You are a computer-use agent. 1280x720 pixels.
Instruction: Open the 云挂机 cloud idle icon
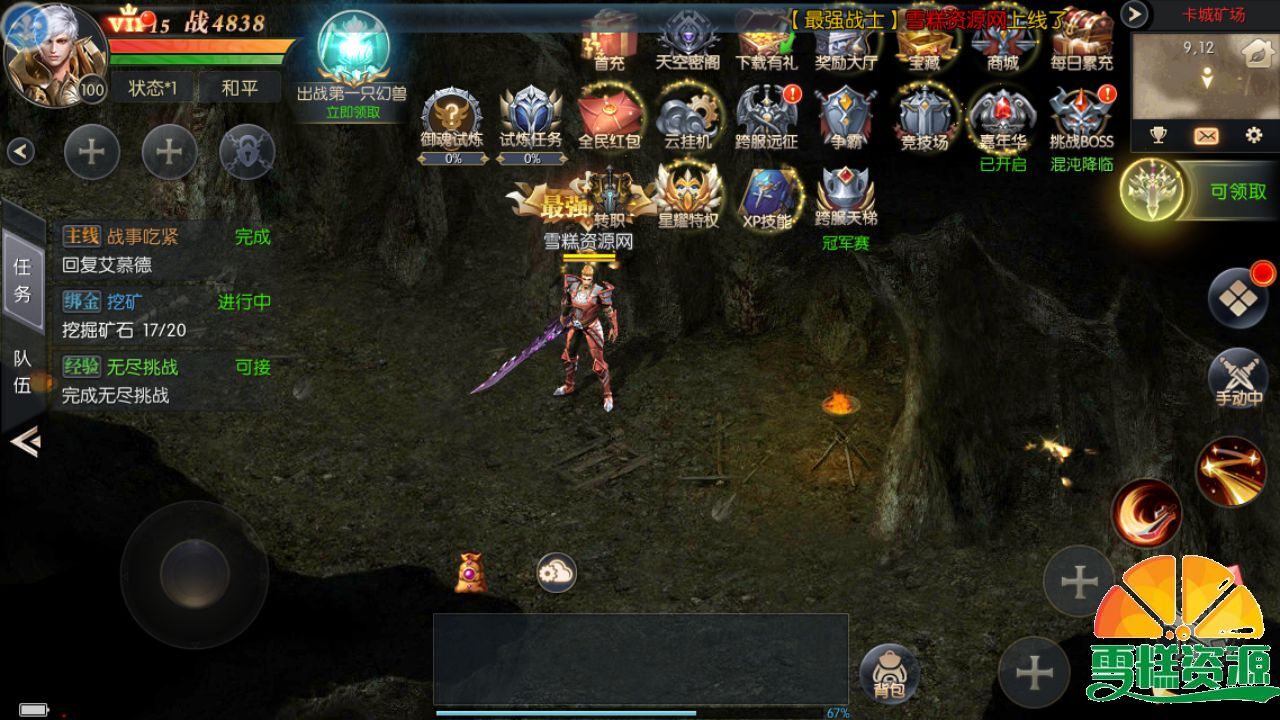688,116
